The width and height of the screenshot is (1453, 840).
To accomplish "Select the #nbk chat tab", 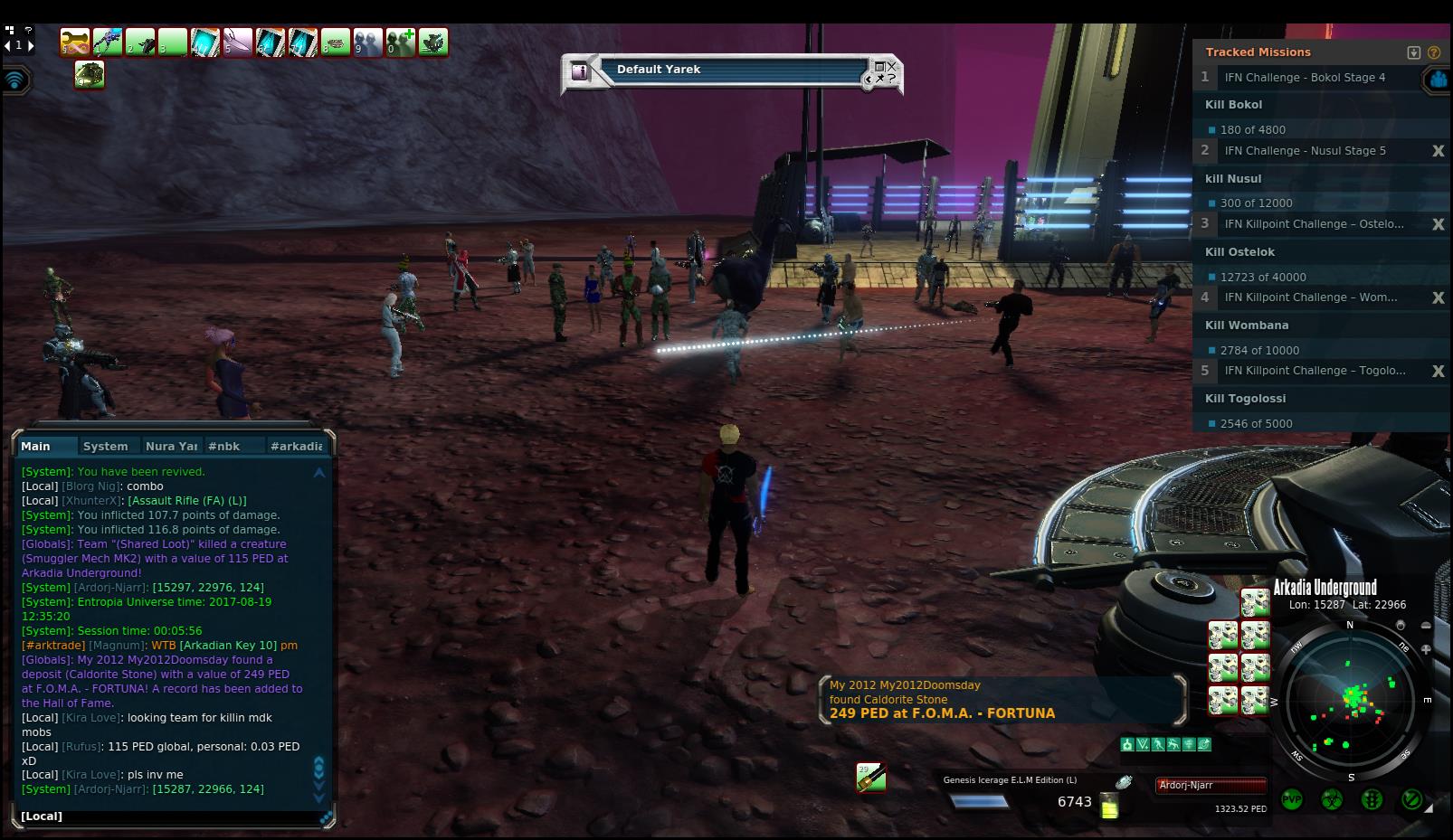I will [223, 446].
